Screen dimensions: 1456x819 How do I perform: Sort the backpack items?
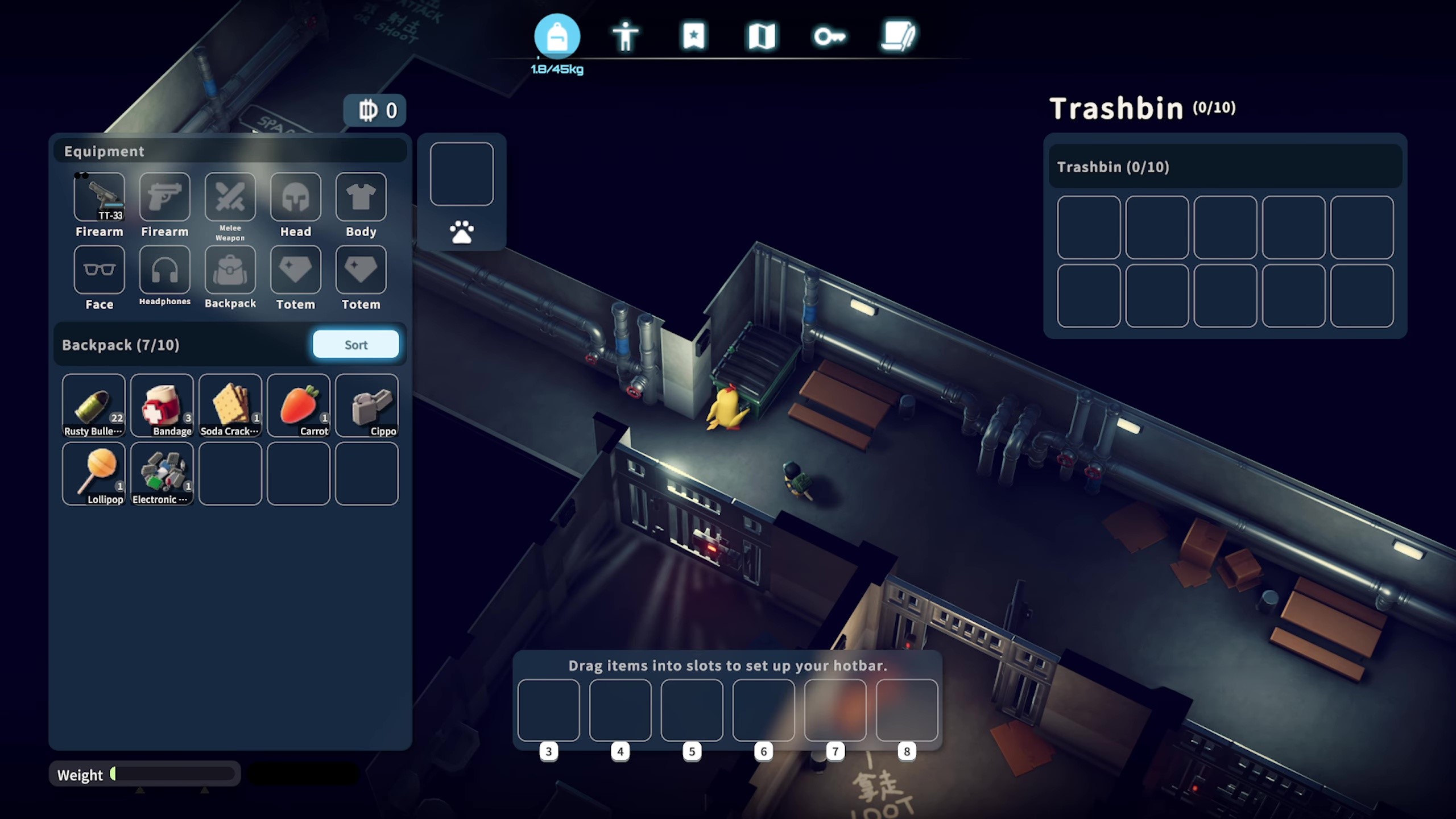(355, 345)
